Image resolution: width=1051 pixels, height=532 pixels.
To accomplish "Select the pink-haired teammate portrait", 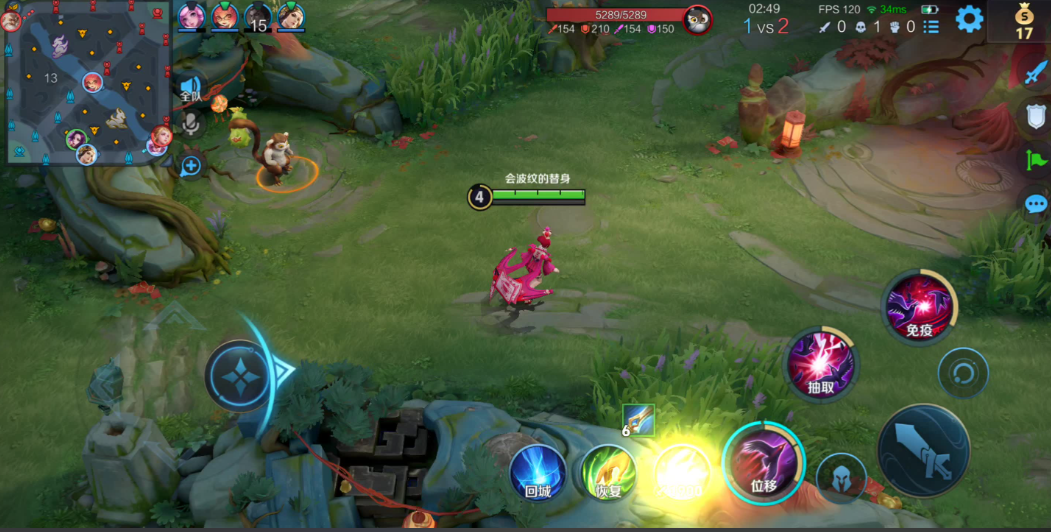I will (191, 16).
